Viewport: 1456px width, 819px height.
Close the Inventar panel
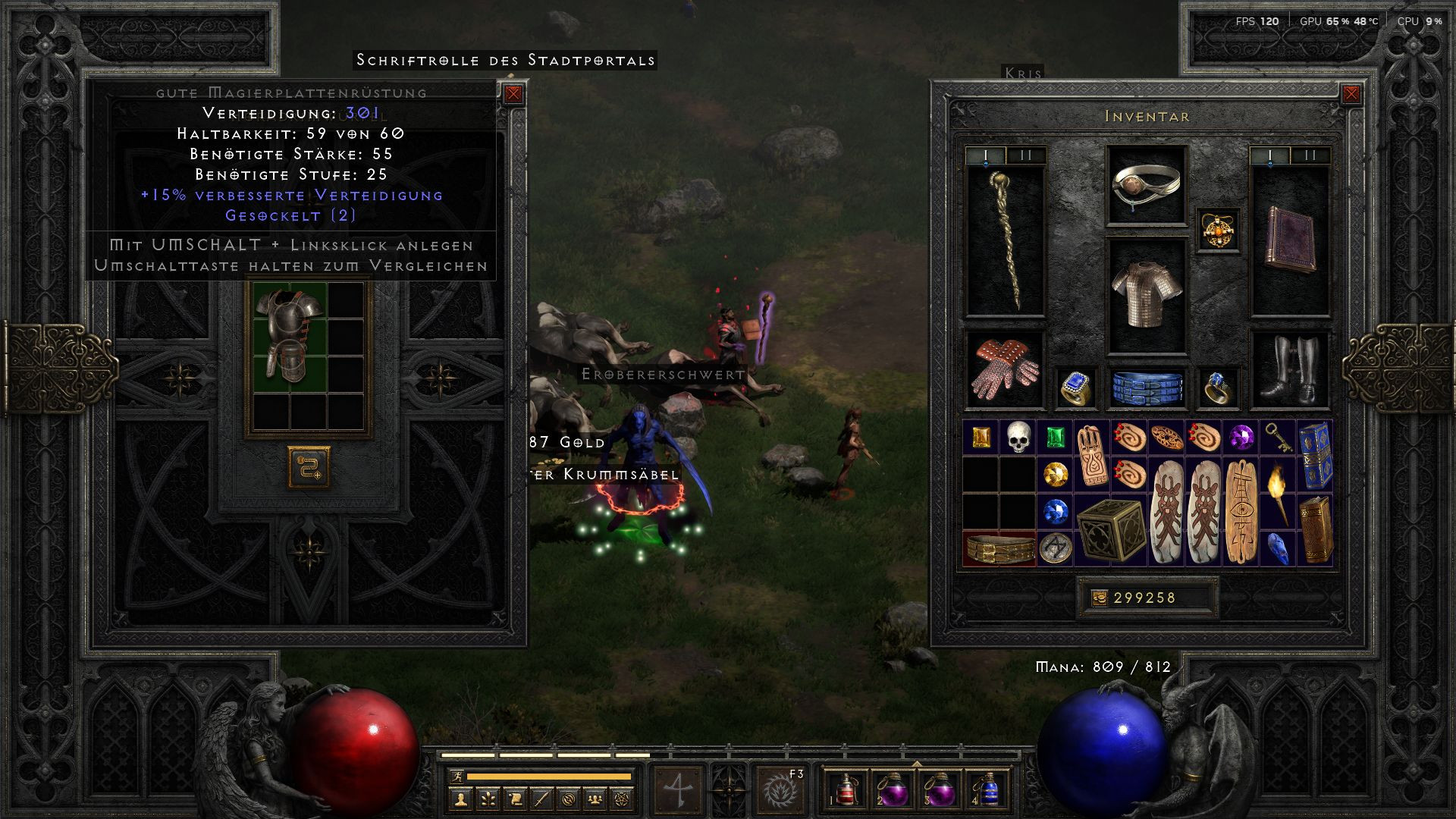pos(1351,94)
